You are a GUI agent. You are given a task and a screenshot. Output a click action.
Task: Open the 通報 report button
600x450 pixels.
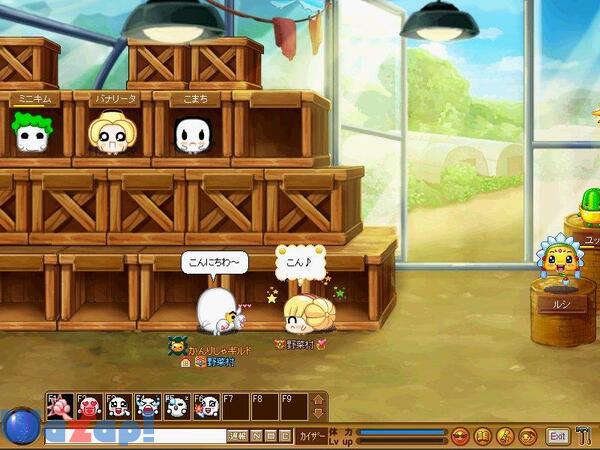[237, 436]
